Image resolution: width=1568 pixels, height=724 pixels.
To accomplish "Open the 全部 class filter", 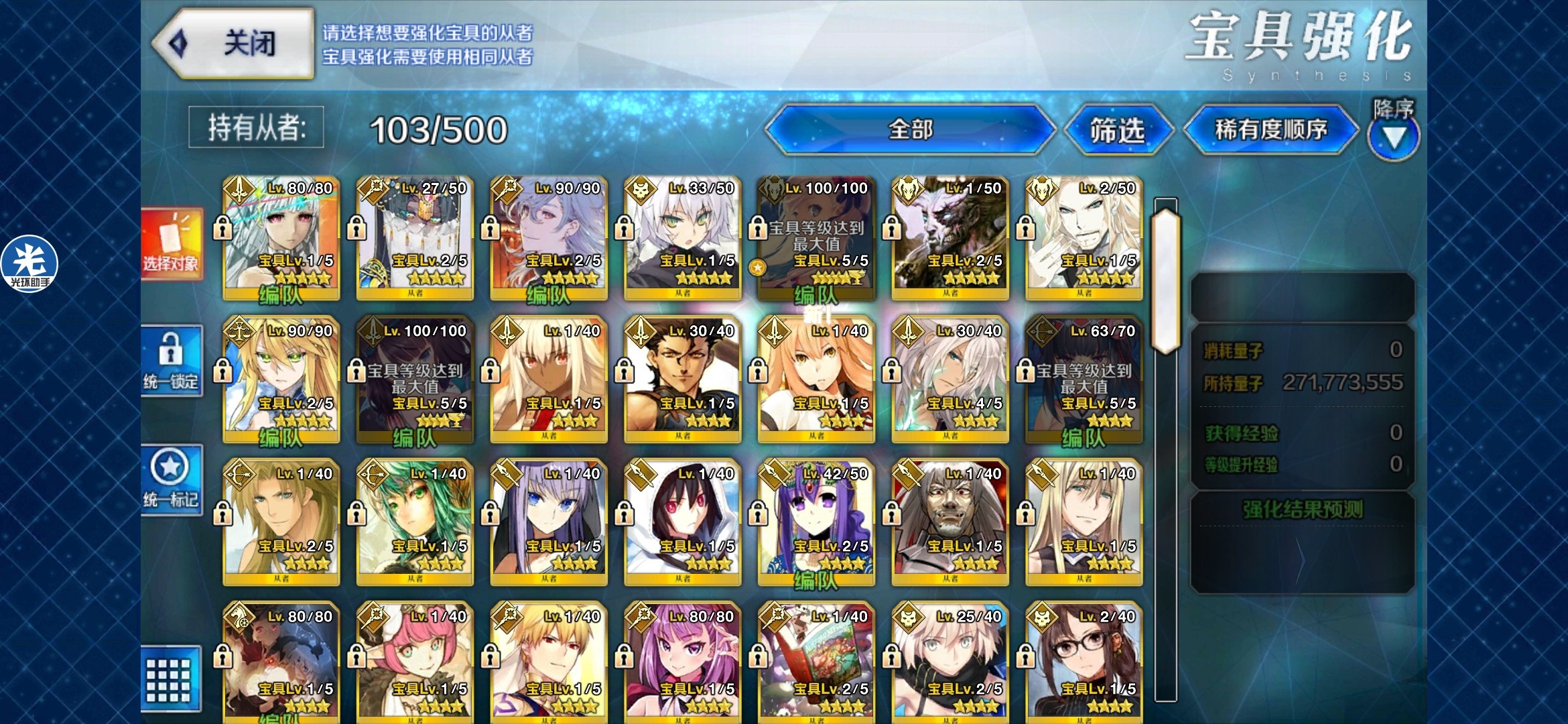I will click(x=909, y=129).
